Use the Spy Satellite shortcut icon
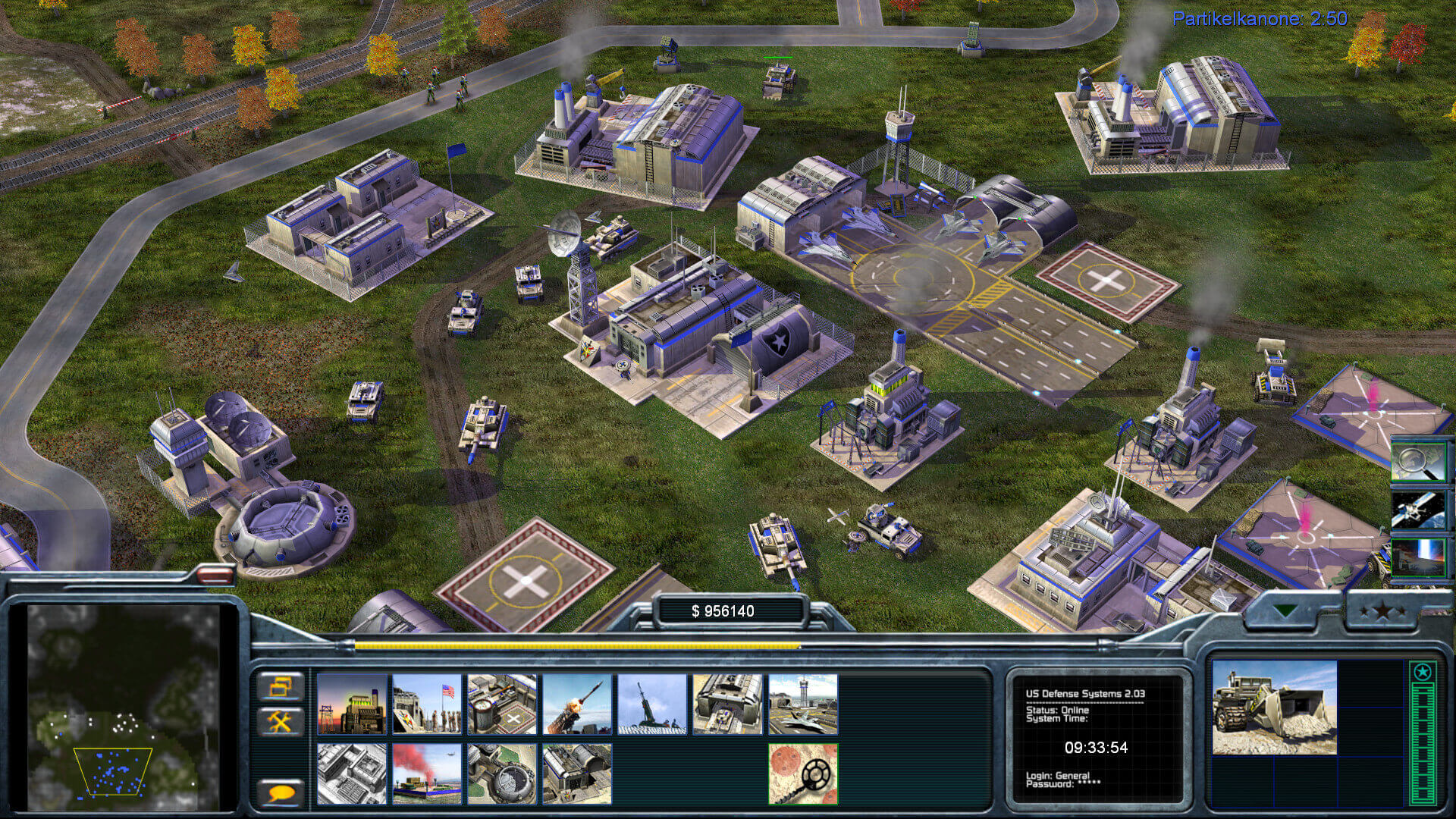 1418,510
